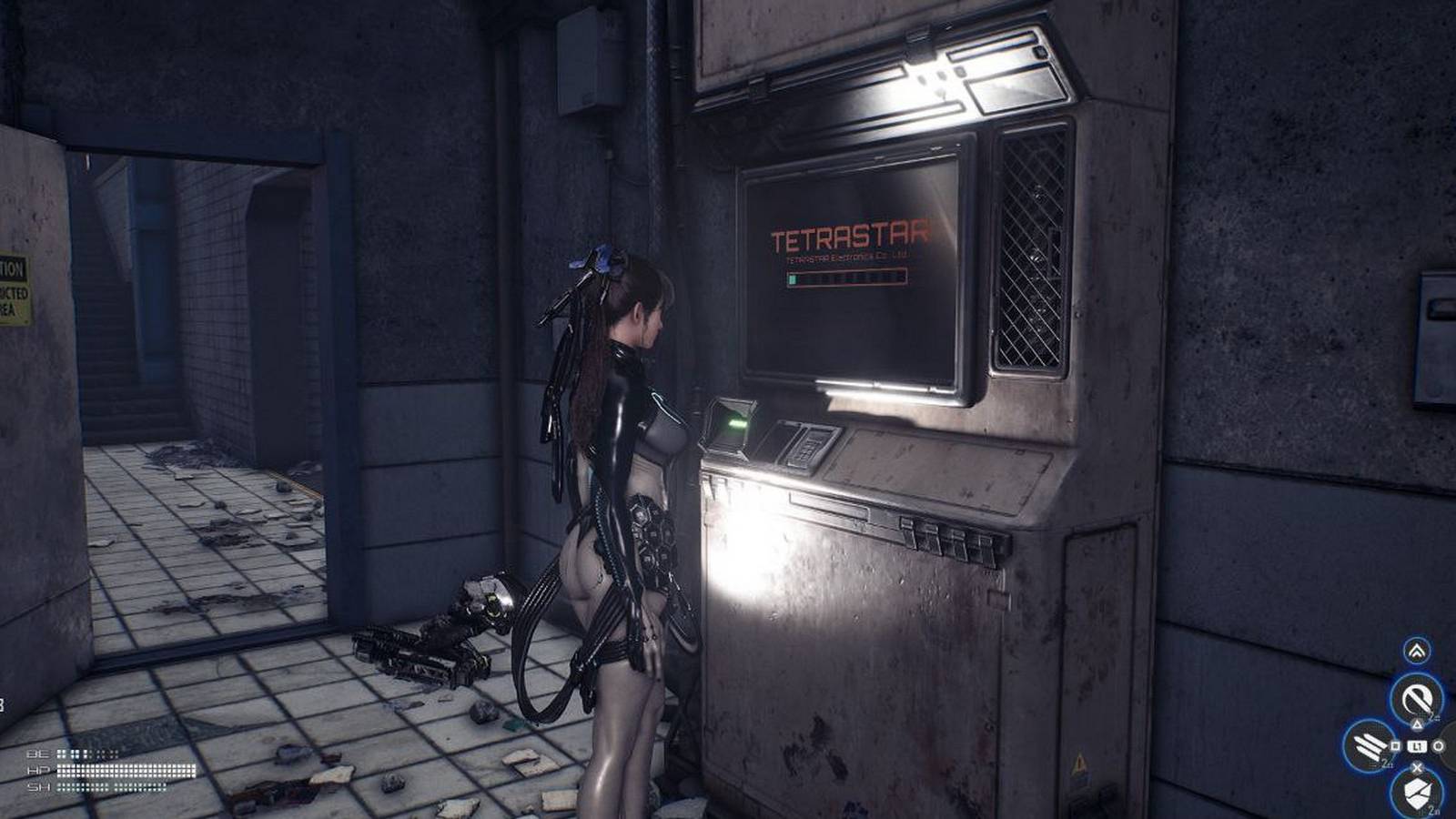This screenshot has height=819, width=1456.
Task: Click the Circle button prompt icon
Action: point(1439,746)
